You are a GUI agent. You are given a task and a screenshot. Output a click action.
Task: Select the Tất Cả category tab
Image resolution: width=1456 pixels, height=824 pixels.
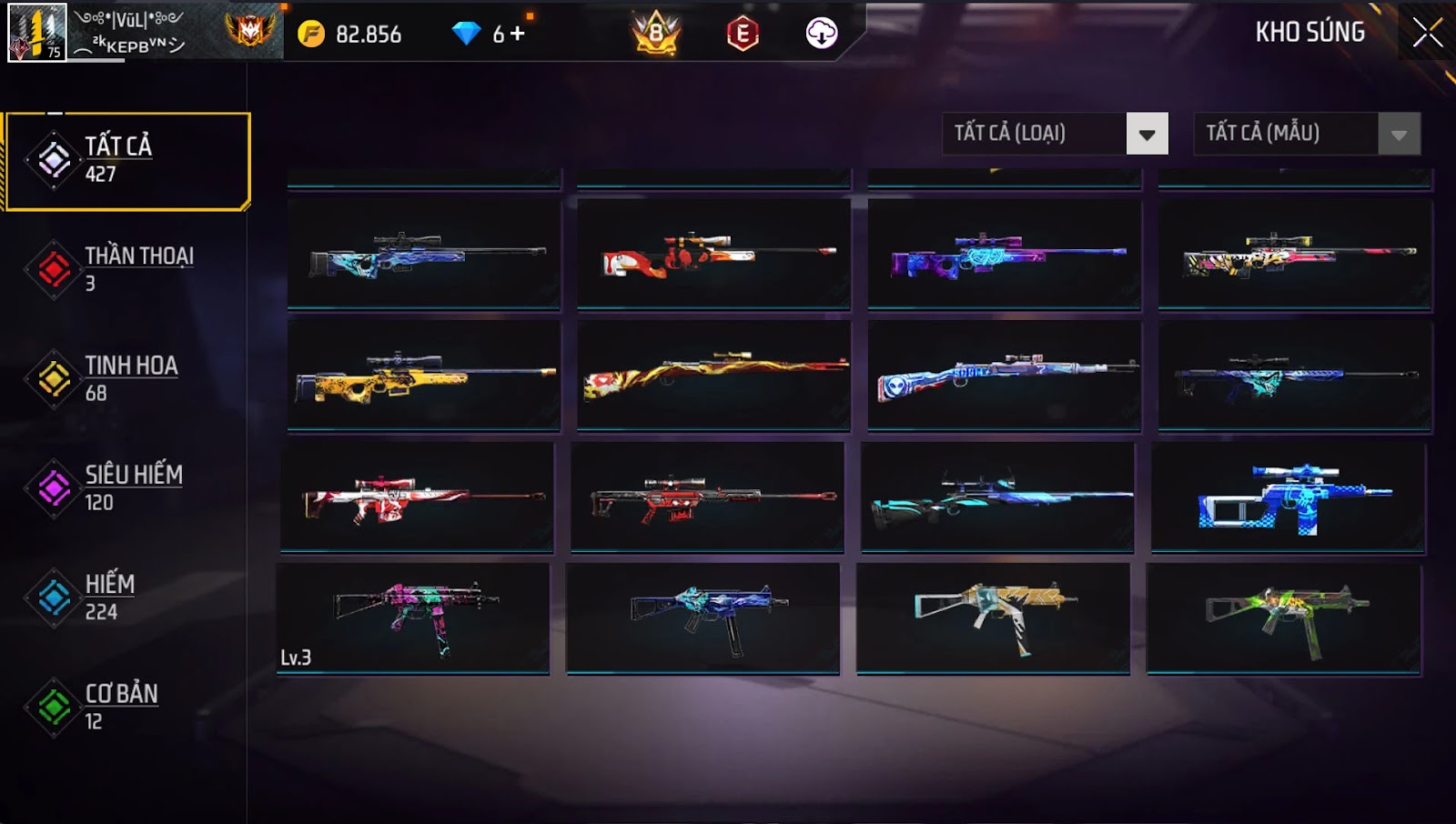(x=127, y=161)
